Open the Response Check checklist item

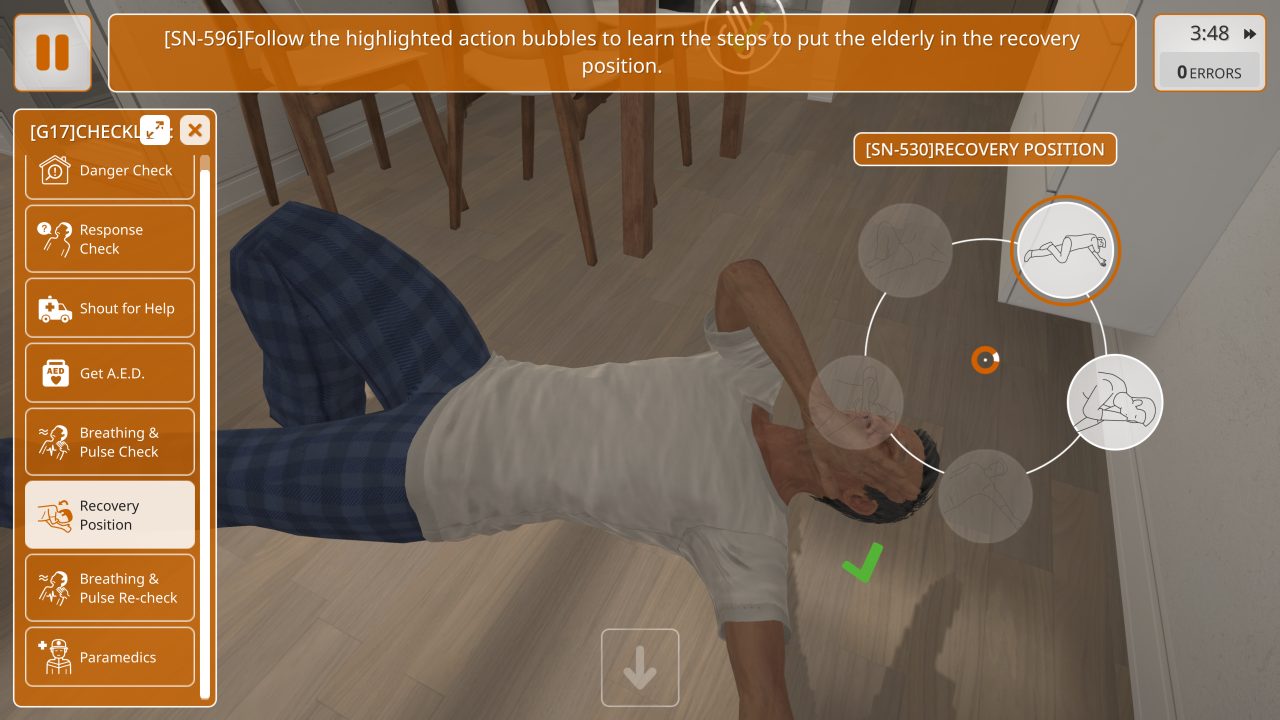coord(110,239)
